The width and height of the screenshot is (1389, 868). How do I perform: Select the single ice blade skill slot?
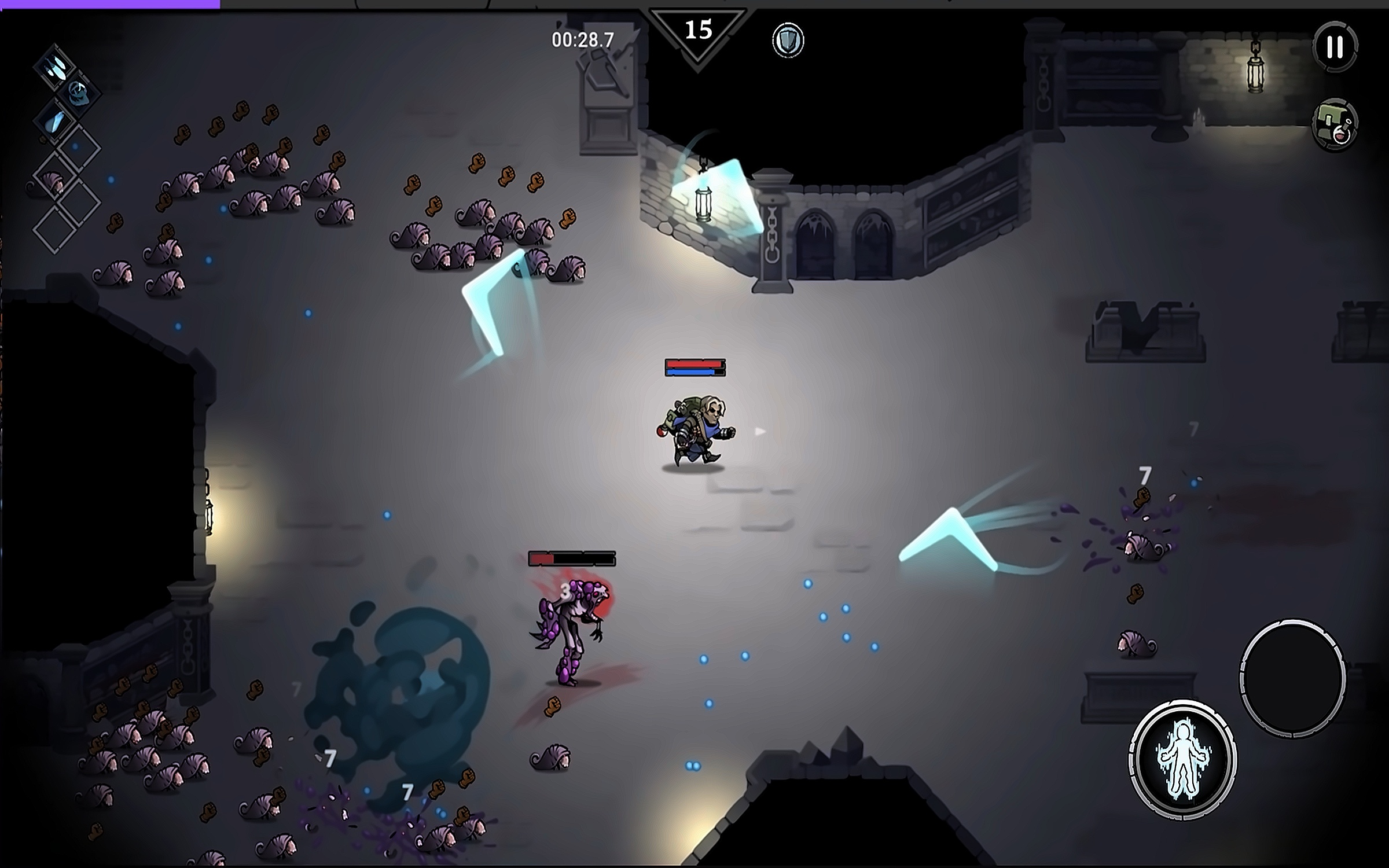[56, 120]
